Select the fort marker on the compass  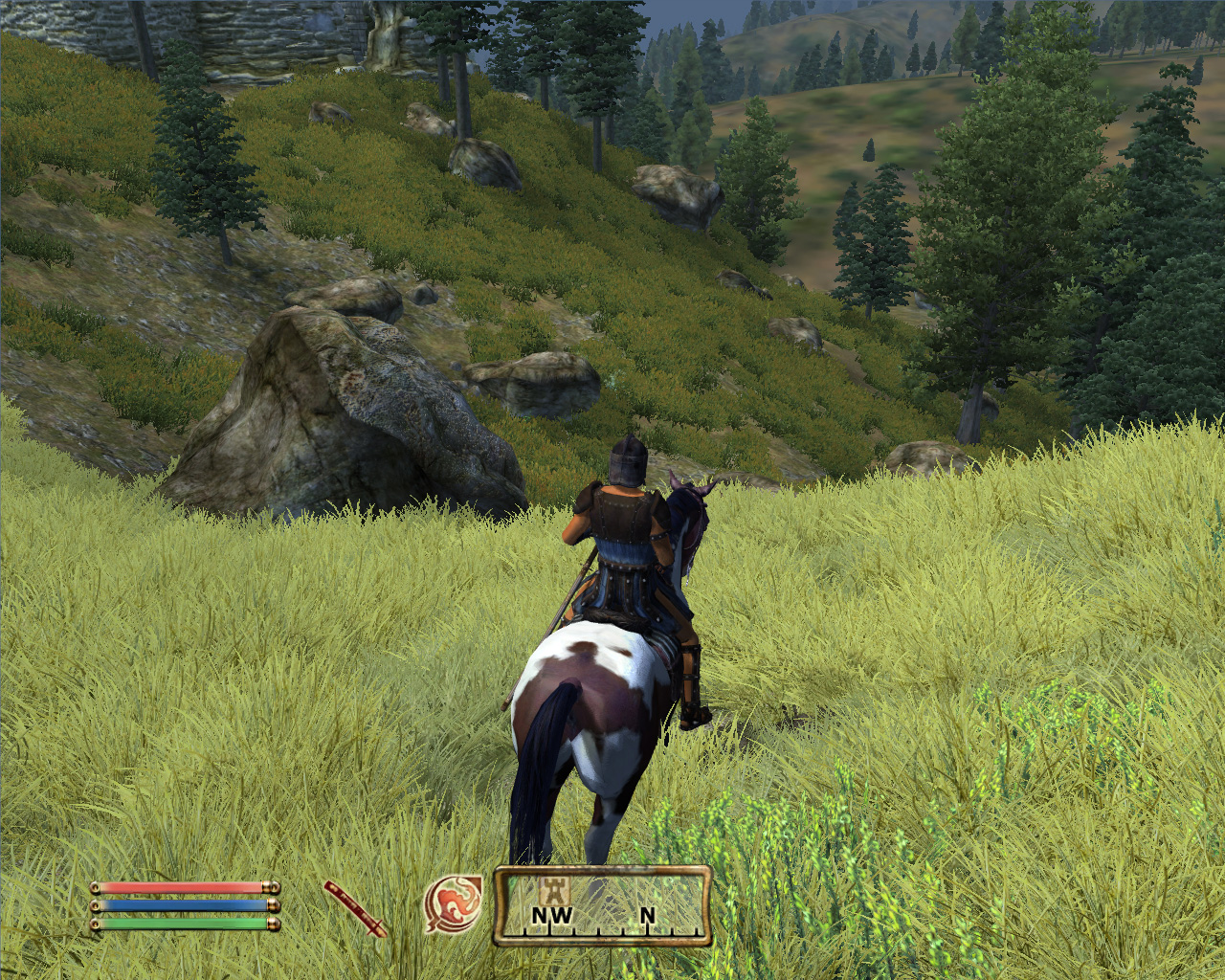pyautogui.click(x=553, y=890)
